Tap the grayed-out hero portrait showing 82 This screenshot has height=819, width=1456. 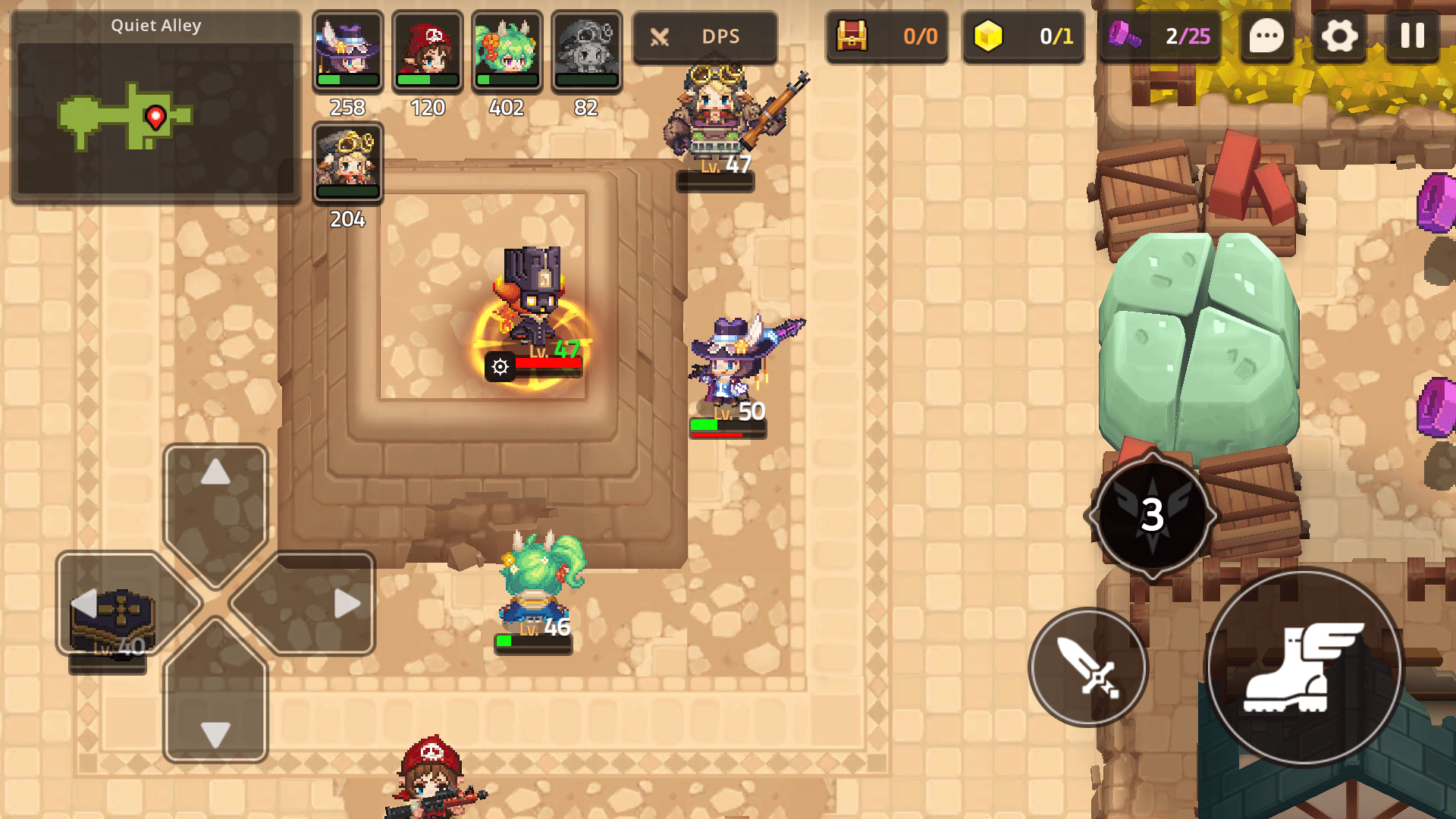[585, 50]
